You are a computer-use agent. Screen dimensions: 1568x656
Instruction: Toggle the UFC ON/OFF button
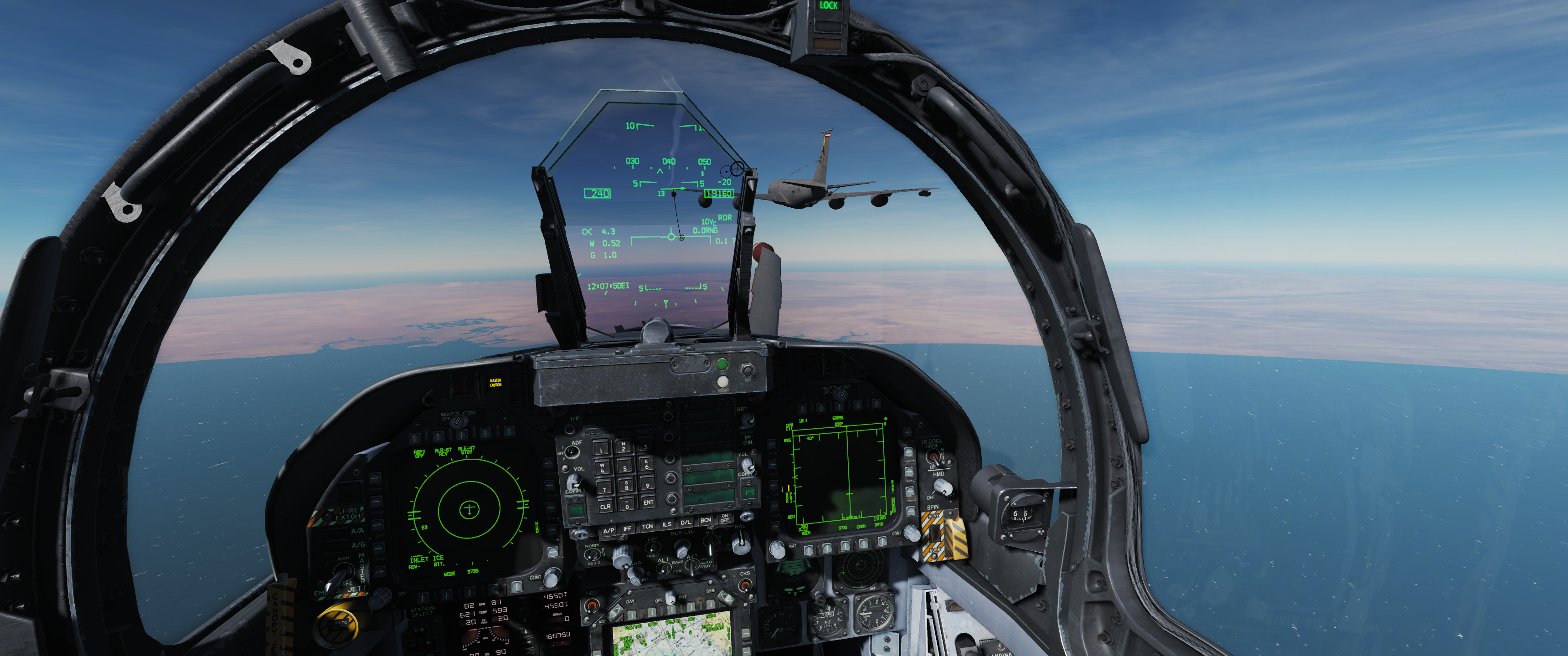coord(724,518)
